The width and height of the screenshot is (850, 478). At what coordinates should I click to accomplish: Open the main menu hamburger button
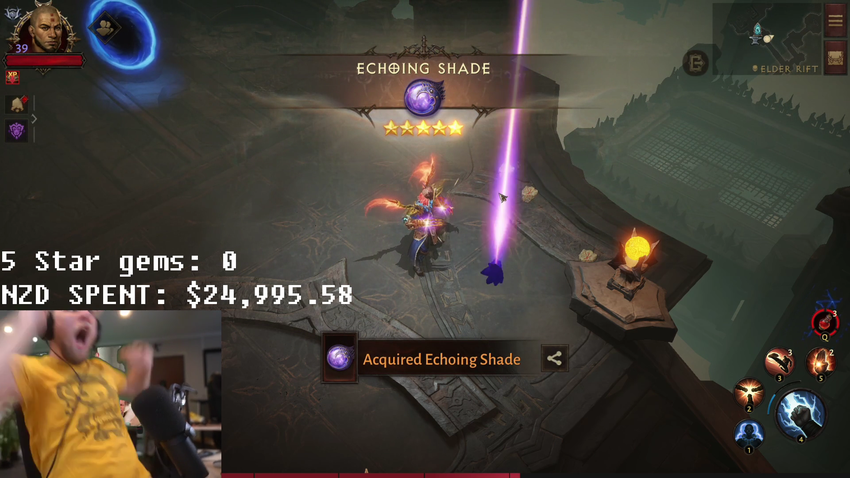835,19
